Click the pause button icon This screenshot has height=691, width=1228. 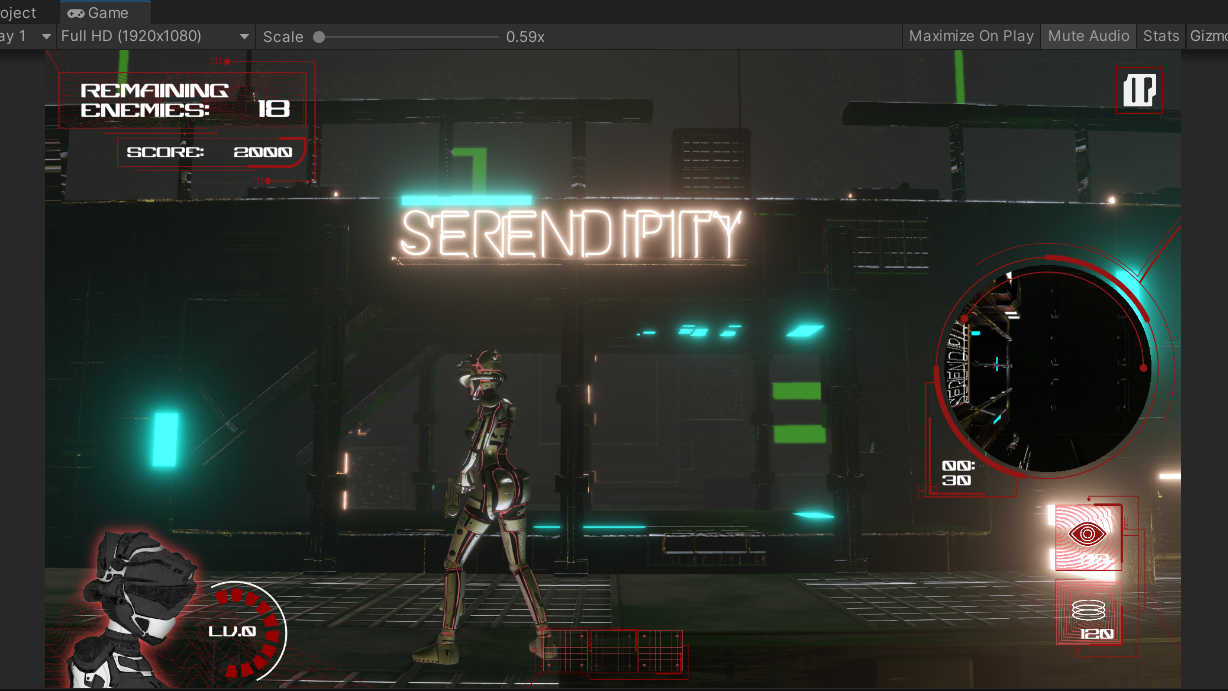[1139, 90]
